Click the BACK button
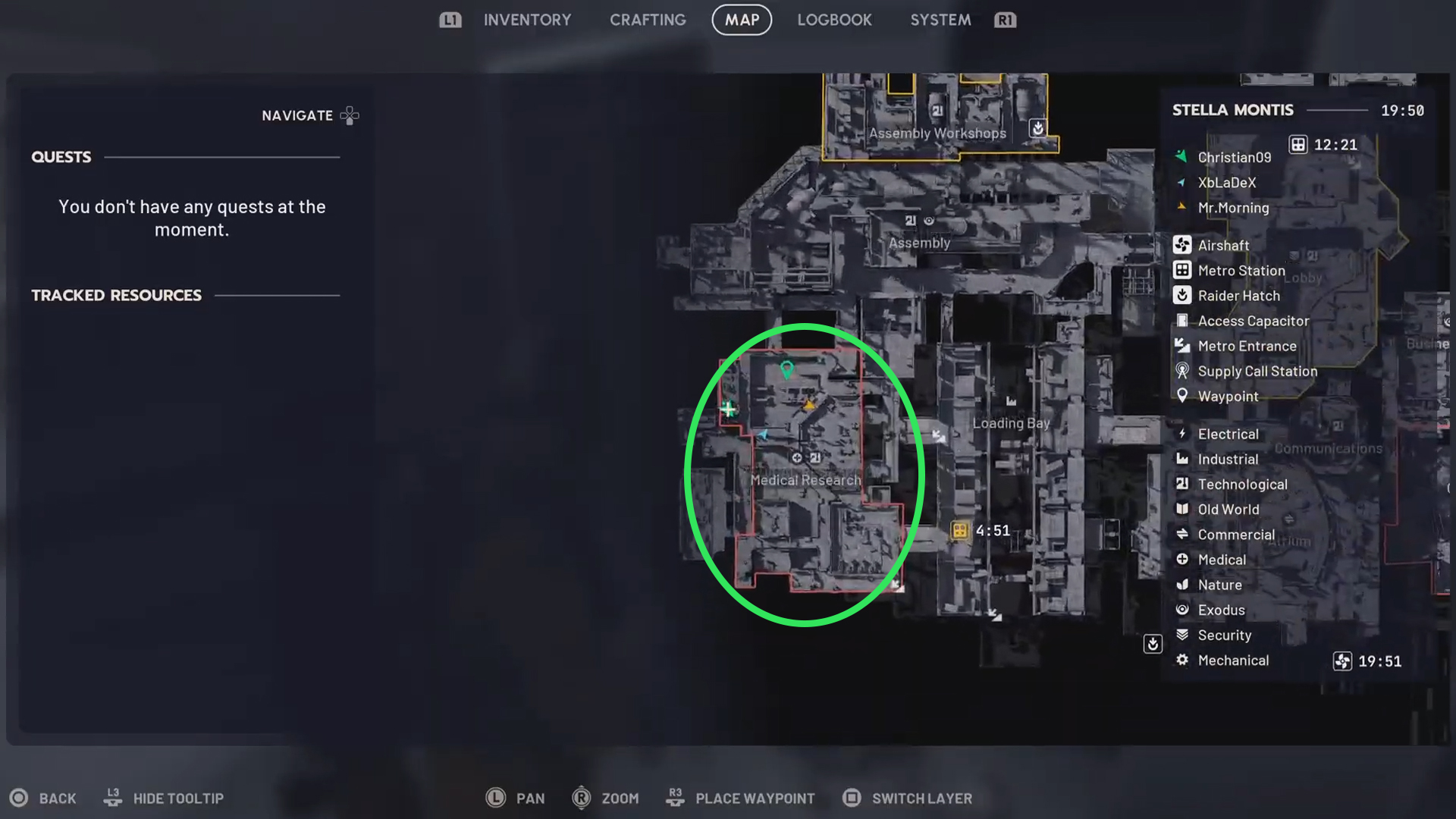Viewport: 1456px width, 819px height. click(x=44, y=798)
